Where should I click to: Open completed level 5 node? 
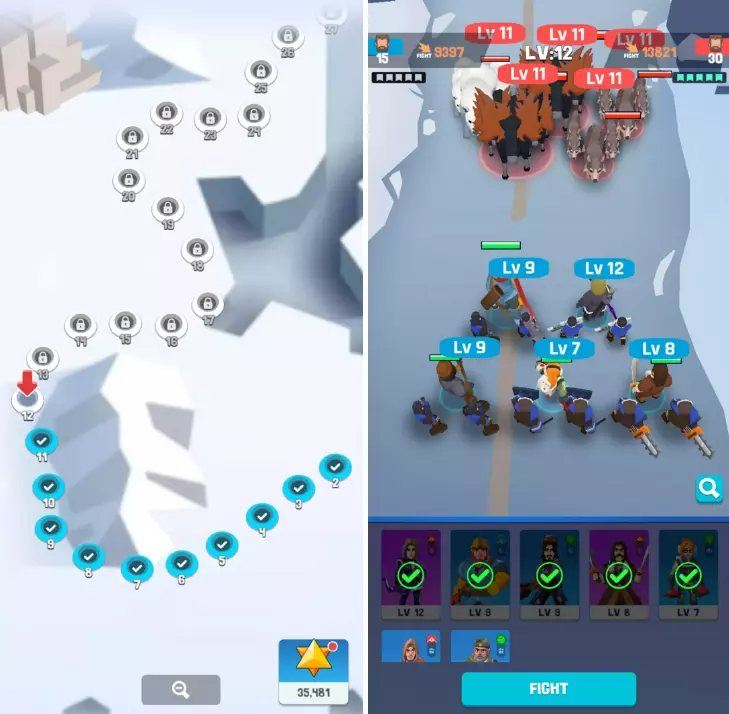pyautogui.click(x=221, y=544)
